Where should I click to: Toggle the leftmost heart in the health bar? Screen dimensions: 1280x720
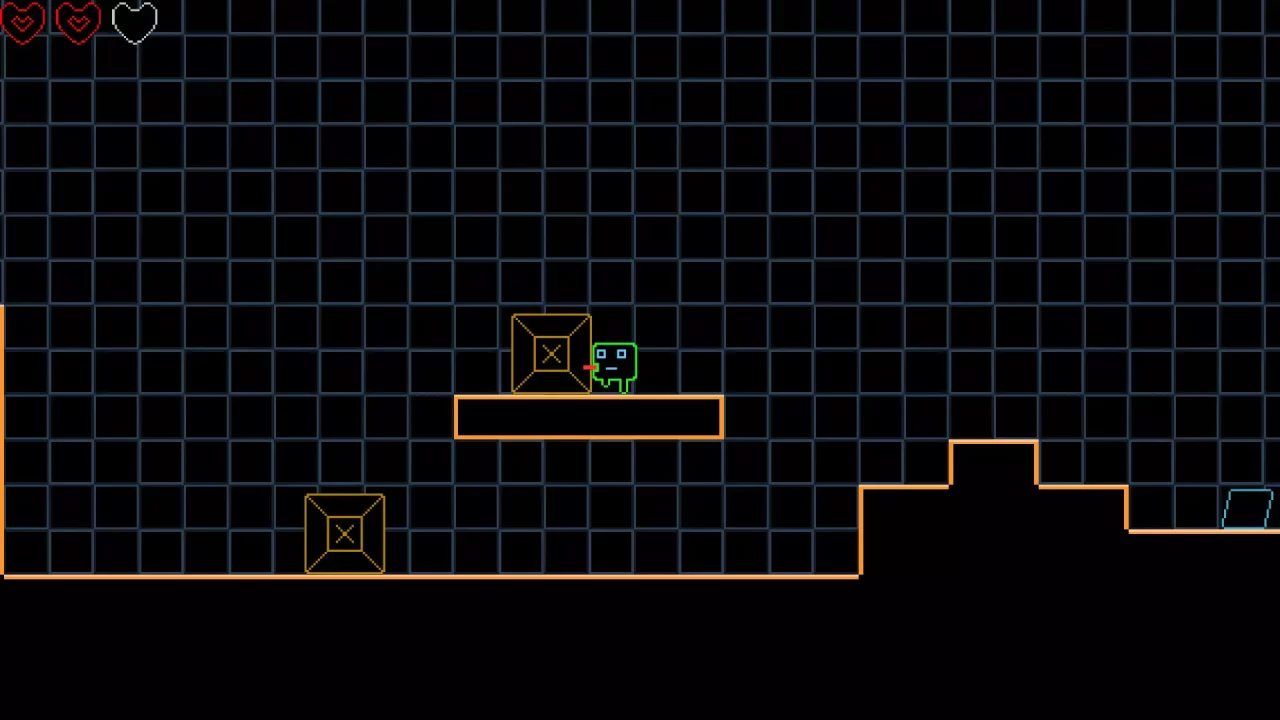tap(23, 22)
